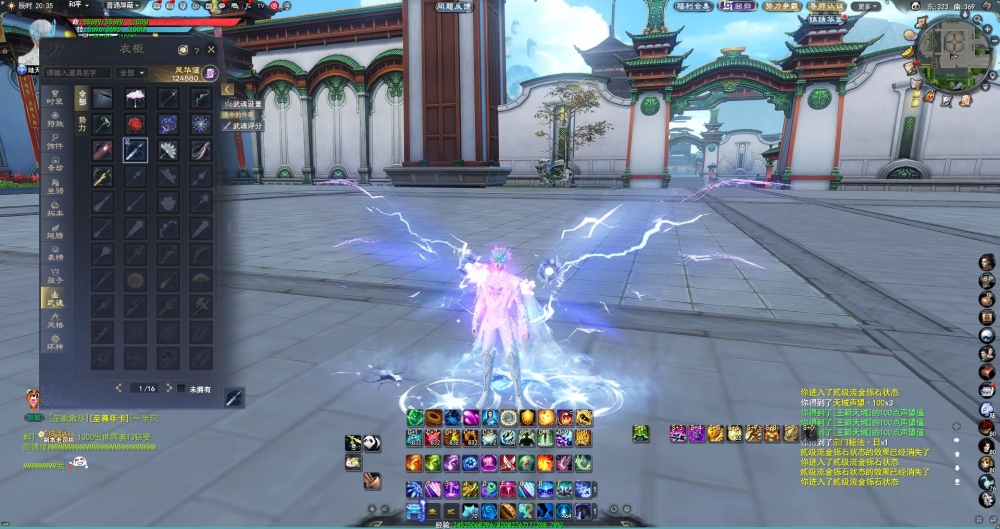Select the 时装 category tab

tap(56, 99)
